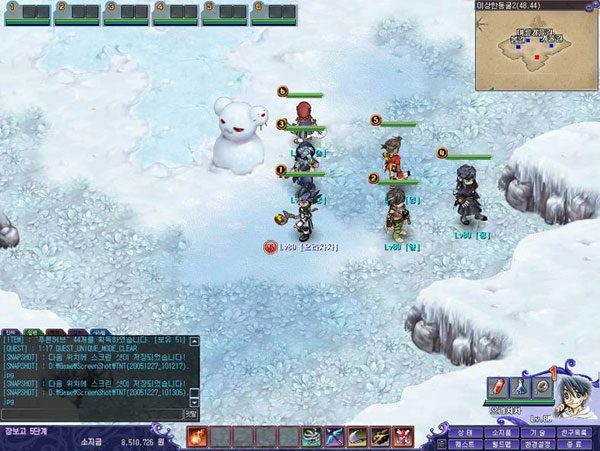
Task: Open the 상태 status window
Action: coord(463,431)
